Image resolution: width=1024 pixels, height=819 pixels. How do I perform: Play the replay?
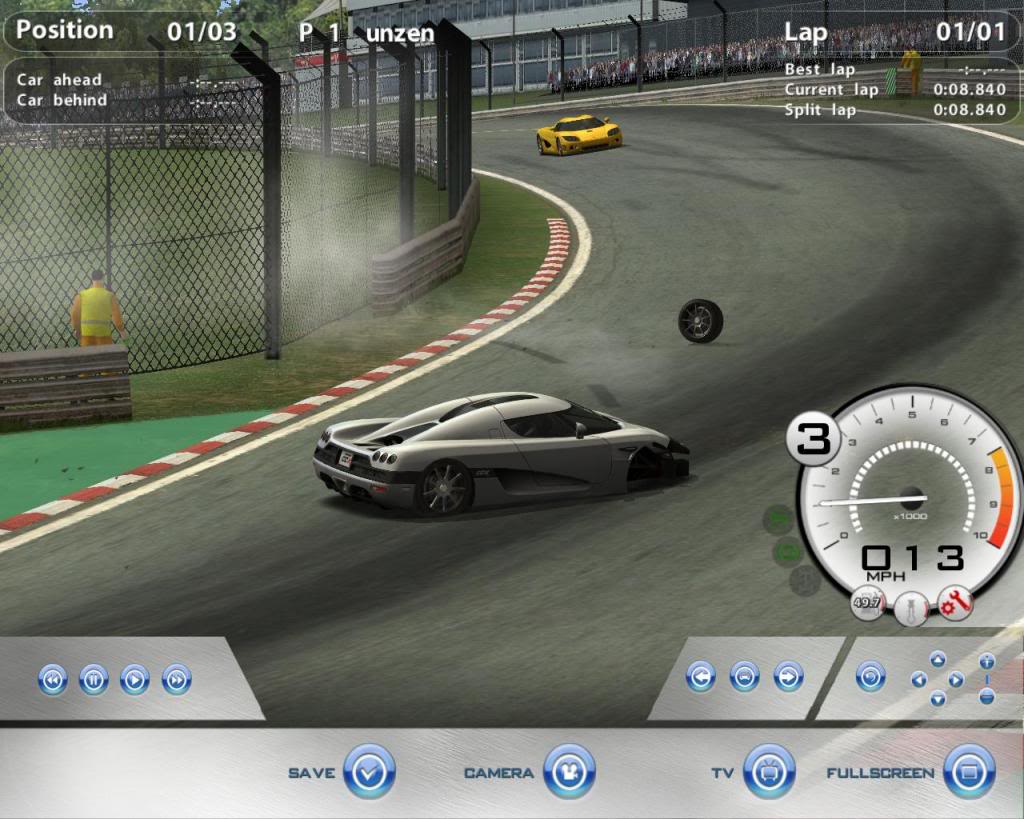(x=134, y=680)
